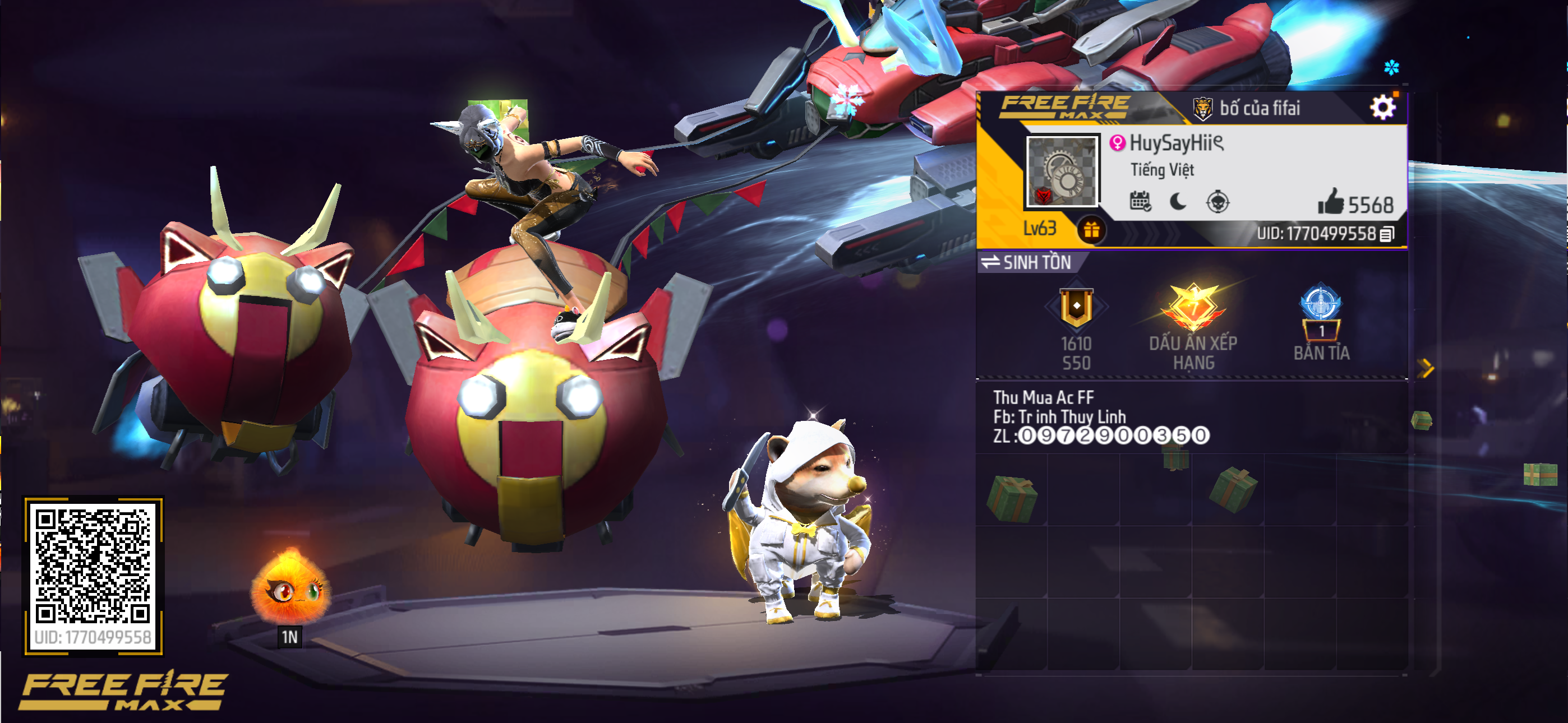Copy the player UID

pyautogui.click(x=1387, y=234)
